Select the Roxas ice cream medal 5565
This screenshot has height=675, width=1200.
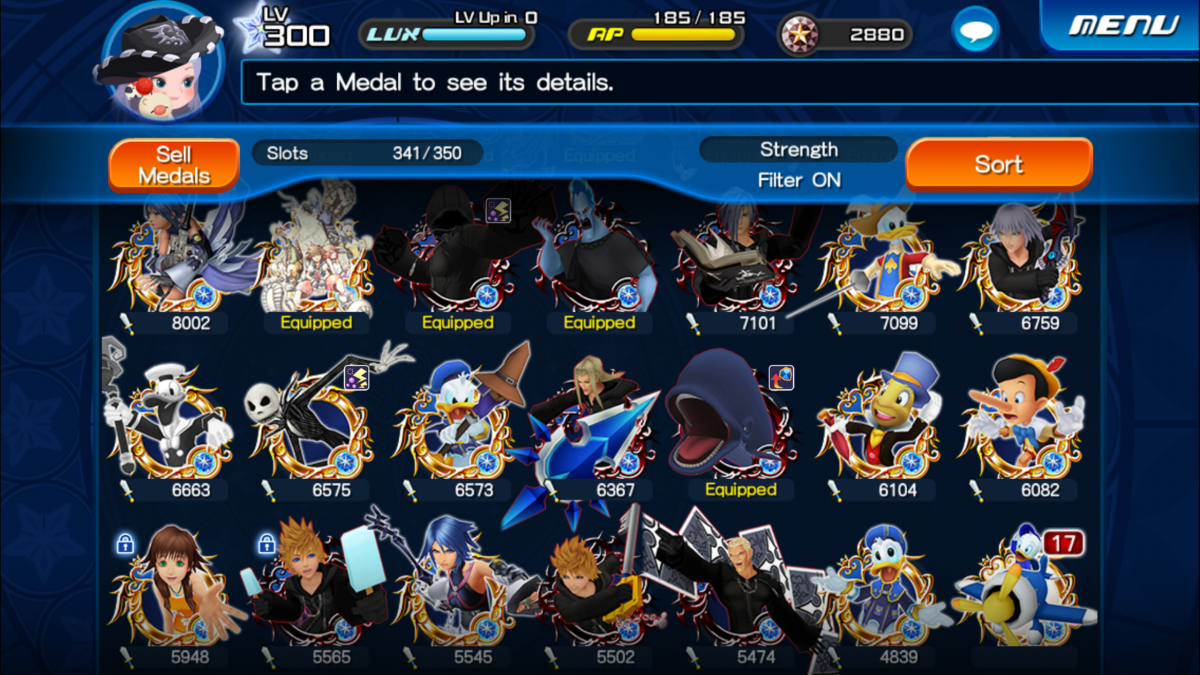(x=314, y=592)
